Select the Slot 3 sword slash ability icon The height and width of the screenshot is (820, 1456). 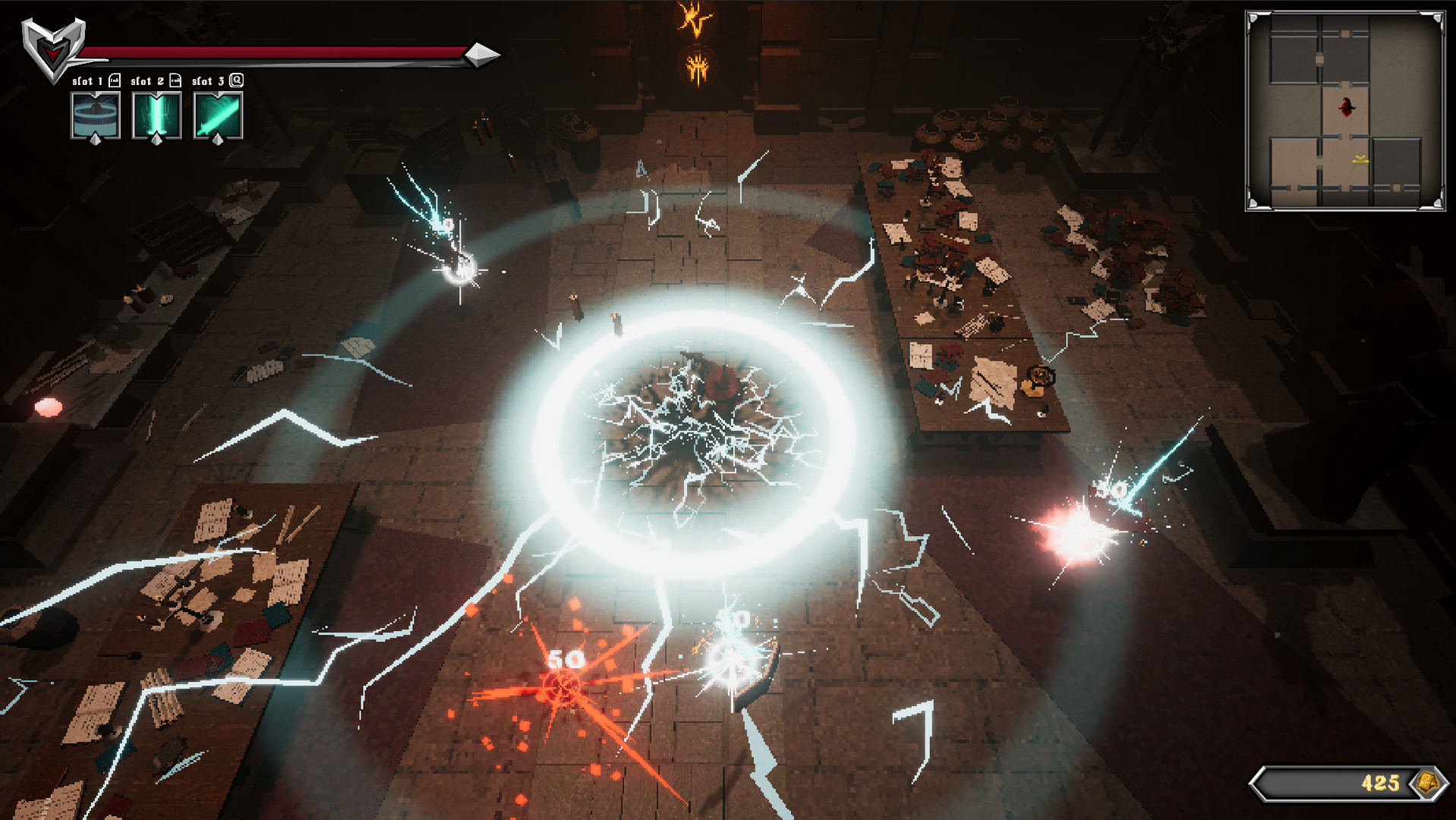(x=218, y=114)
